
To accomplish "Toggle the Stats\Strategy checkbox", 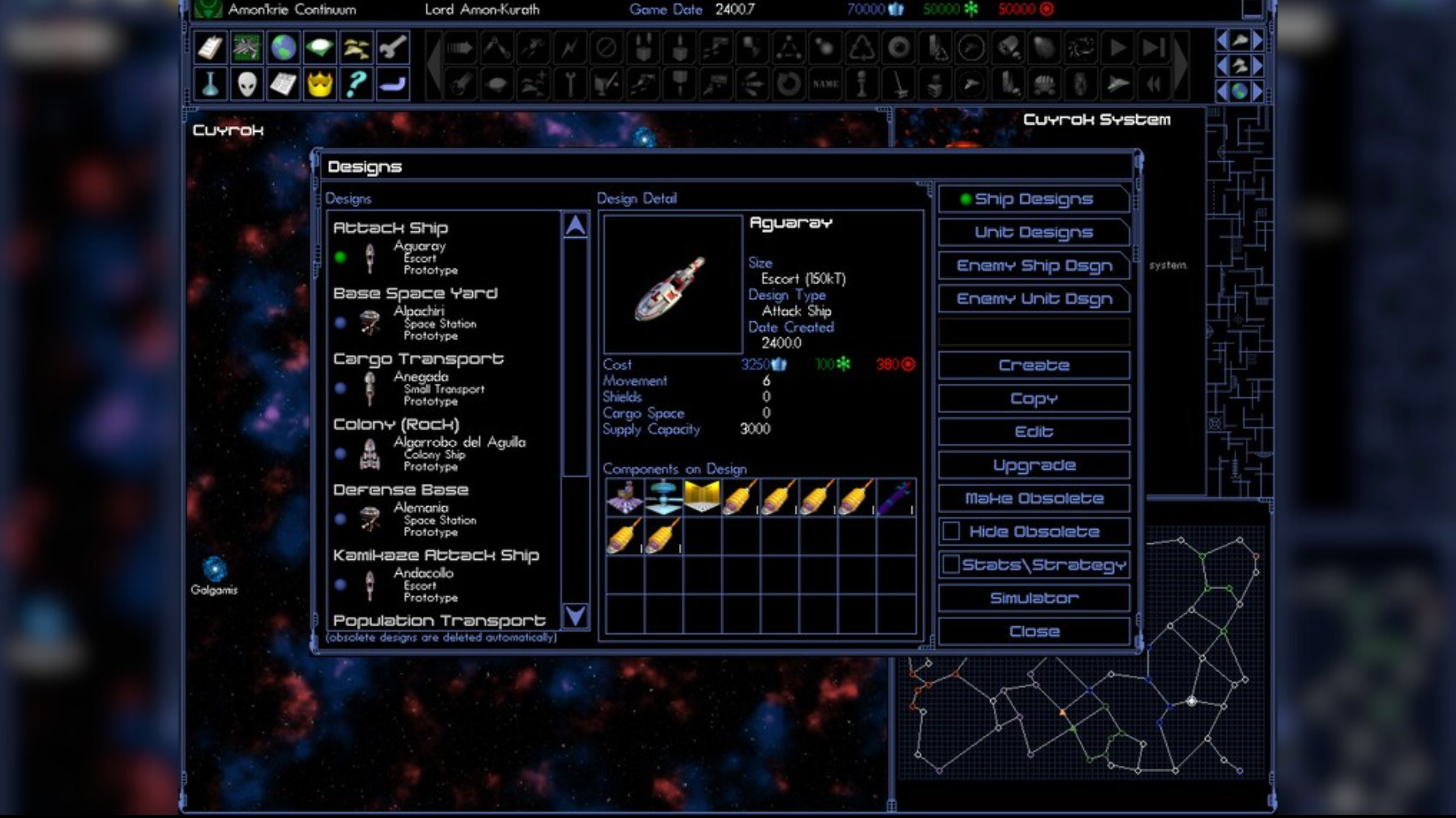I will [x=950, y=564].
